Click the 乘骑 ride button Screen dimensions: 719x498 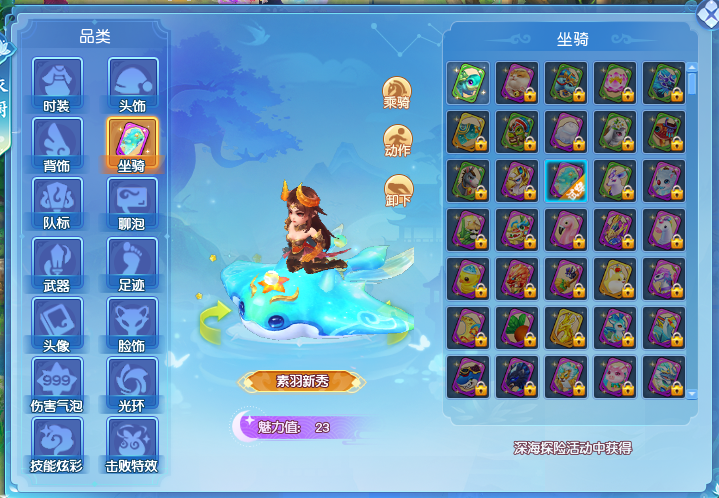click(x=397, y=91)
